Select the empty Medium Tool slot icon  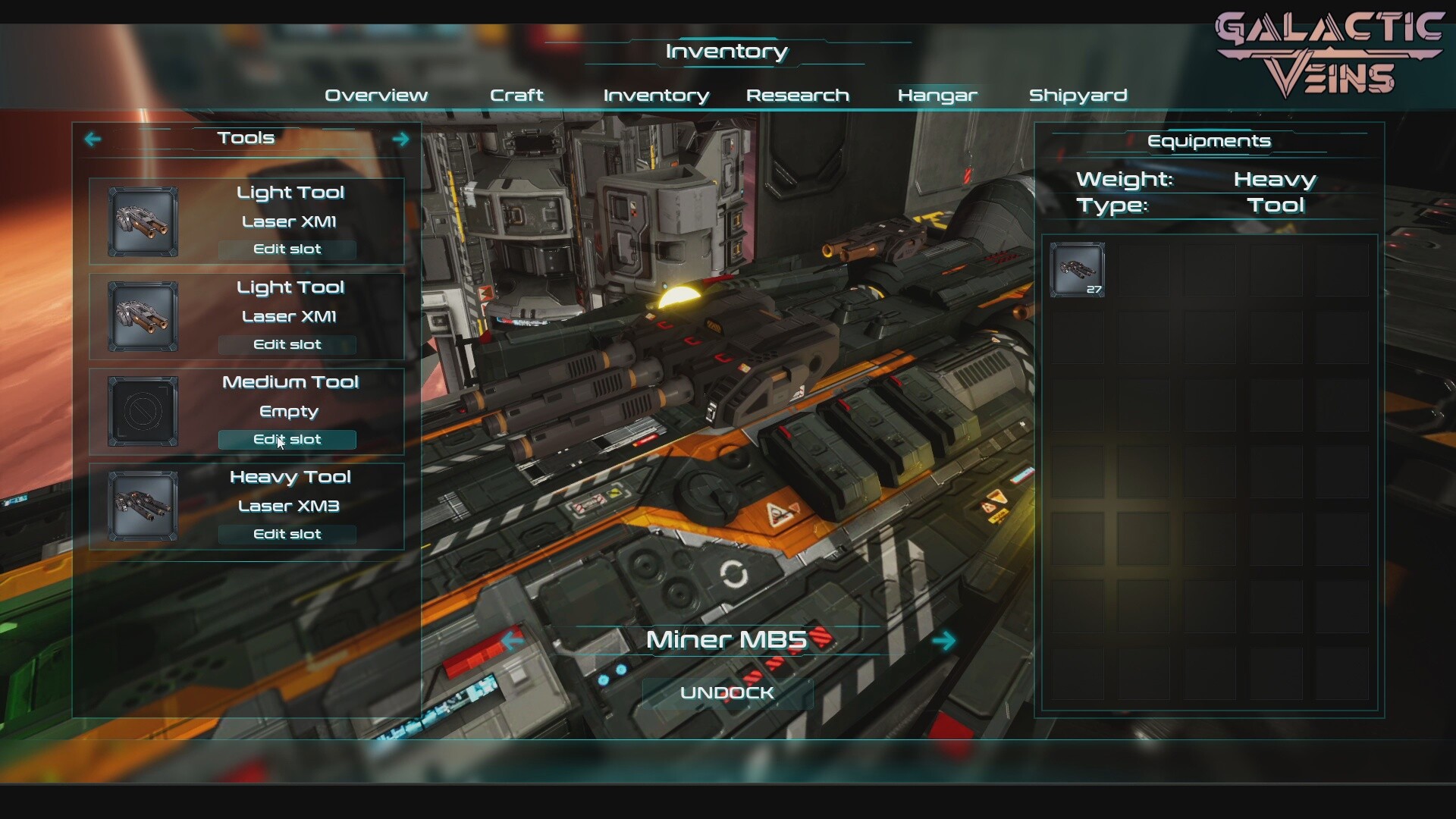tap(143, 412)
